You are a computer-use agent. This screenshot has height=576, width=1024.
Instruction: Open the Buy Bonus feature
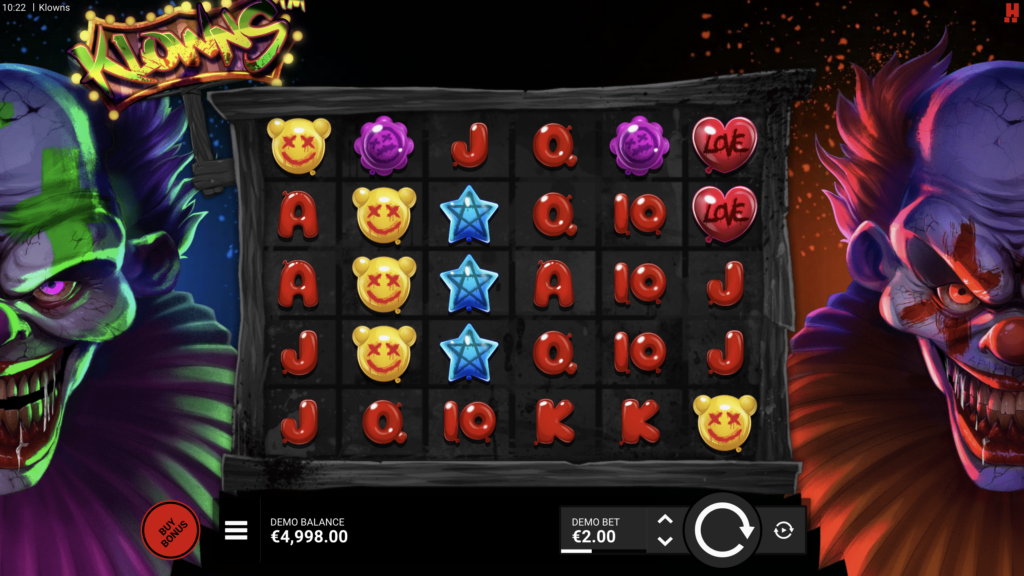[170, 529]
